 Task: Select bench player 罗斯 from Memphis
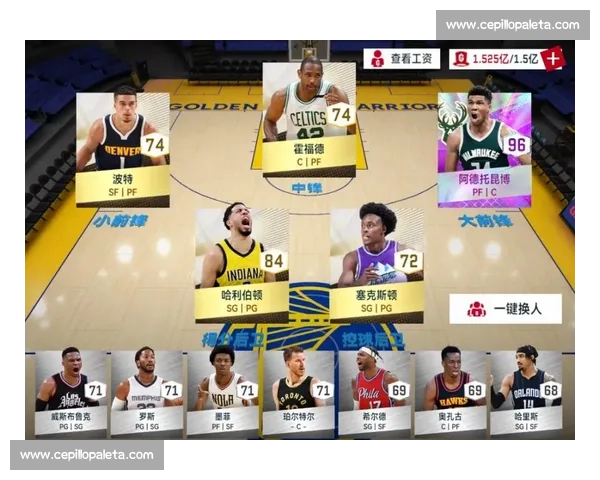coord(146,392)
